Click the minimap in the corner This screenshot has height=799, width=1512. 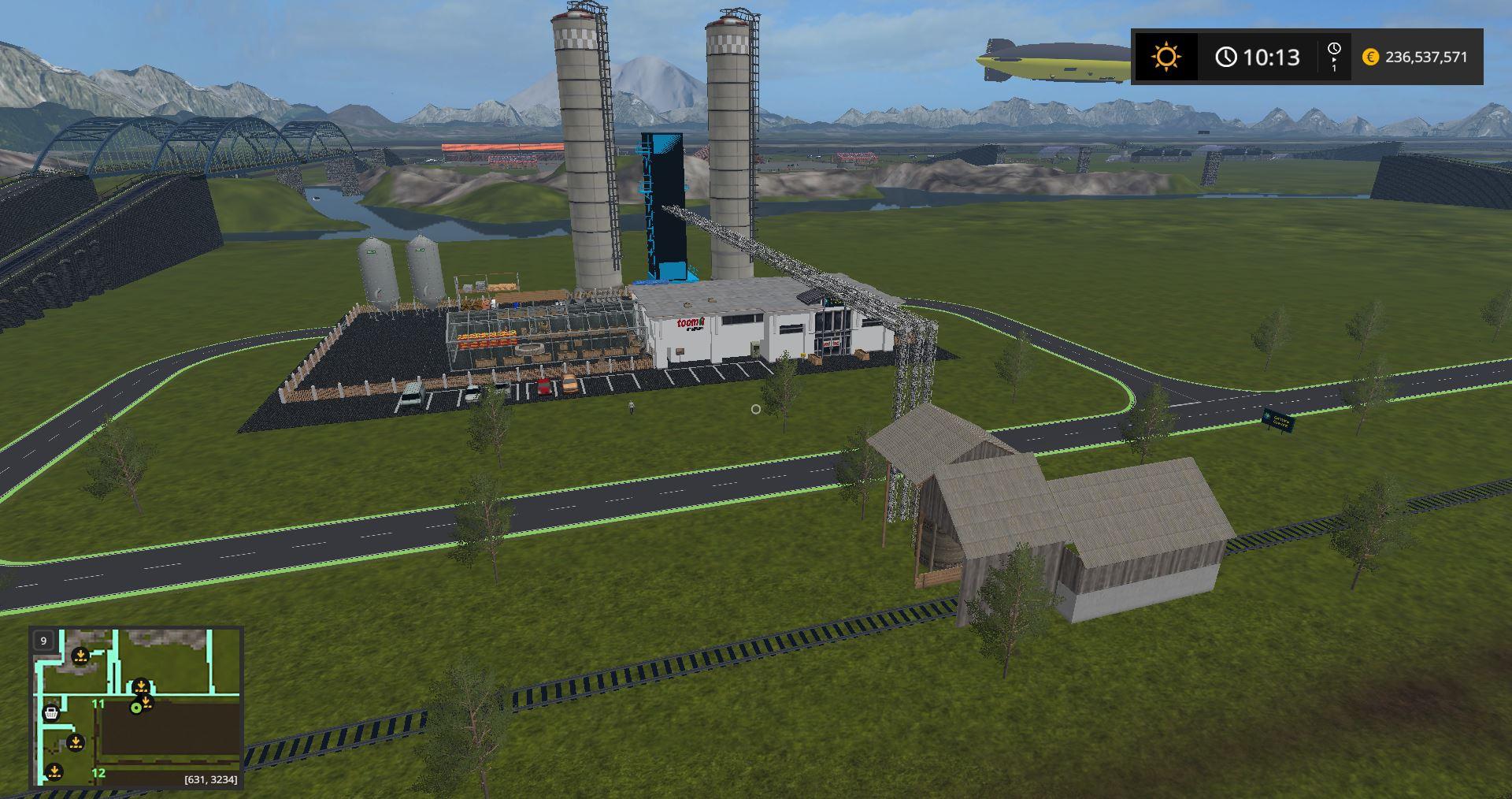pyautogui.click(x=136, y=707)
